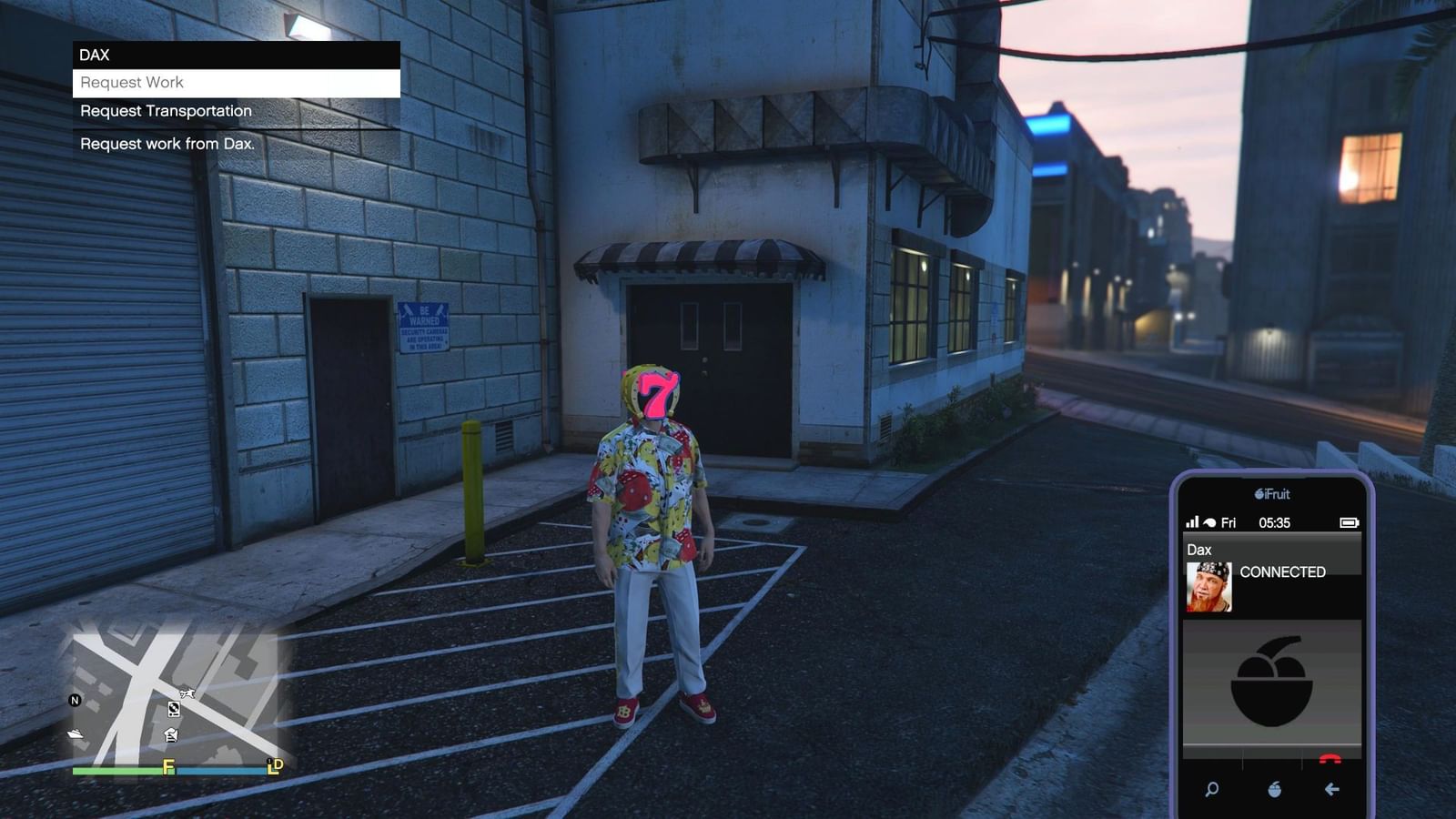Select the boat dock icon on minimap
The height and width of the screenshot is (819, 1456).
coord(76,733)
